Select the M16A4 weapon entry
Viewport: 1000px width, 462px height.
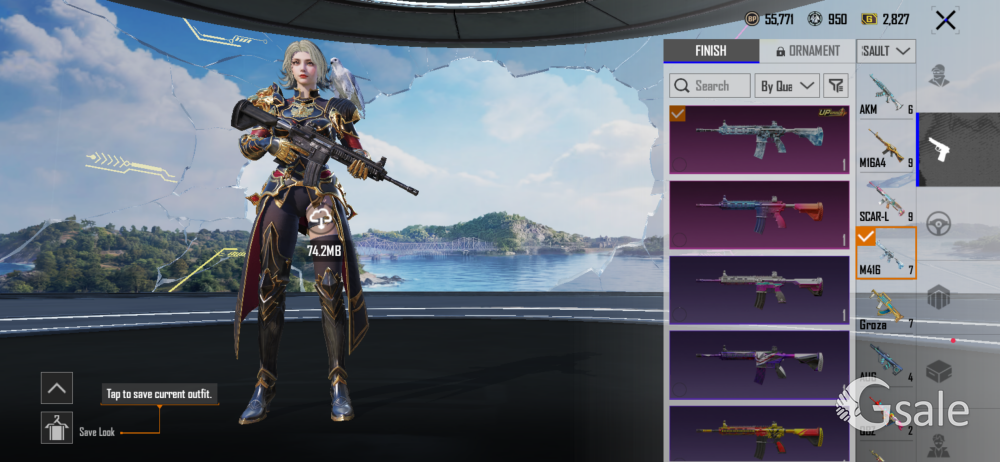point(886,146)
